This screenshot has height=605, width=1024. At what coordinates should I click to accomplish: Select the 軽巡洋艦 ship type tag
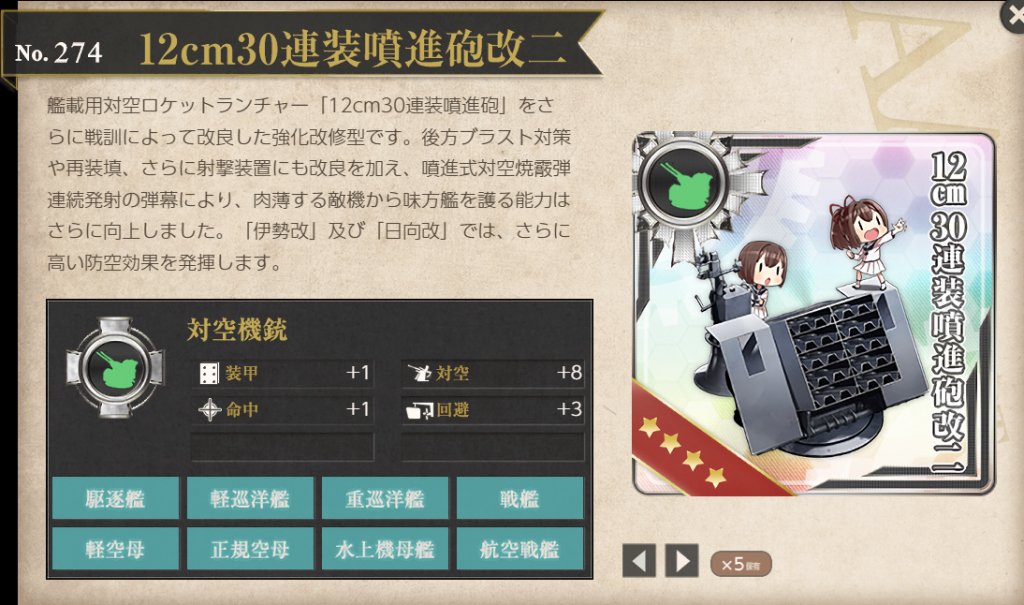(x=250, y=498)
